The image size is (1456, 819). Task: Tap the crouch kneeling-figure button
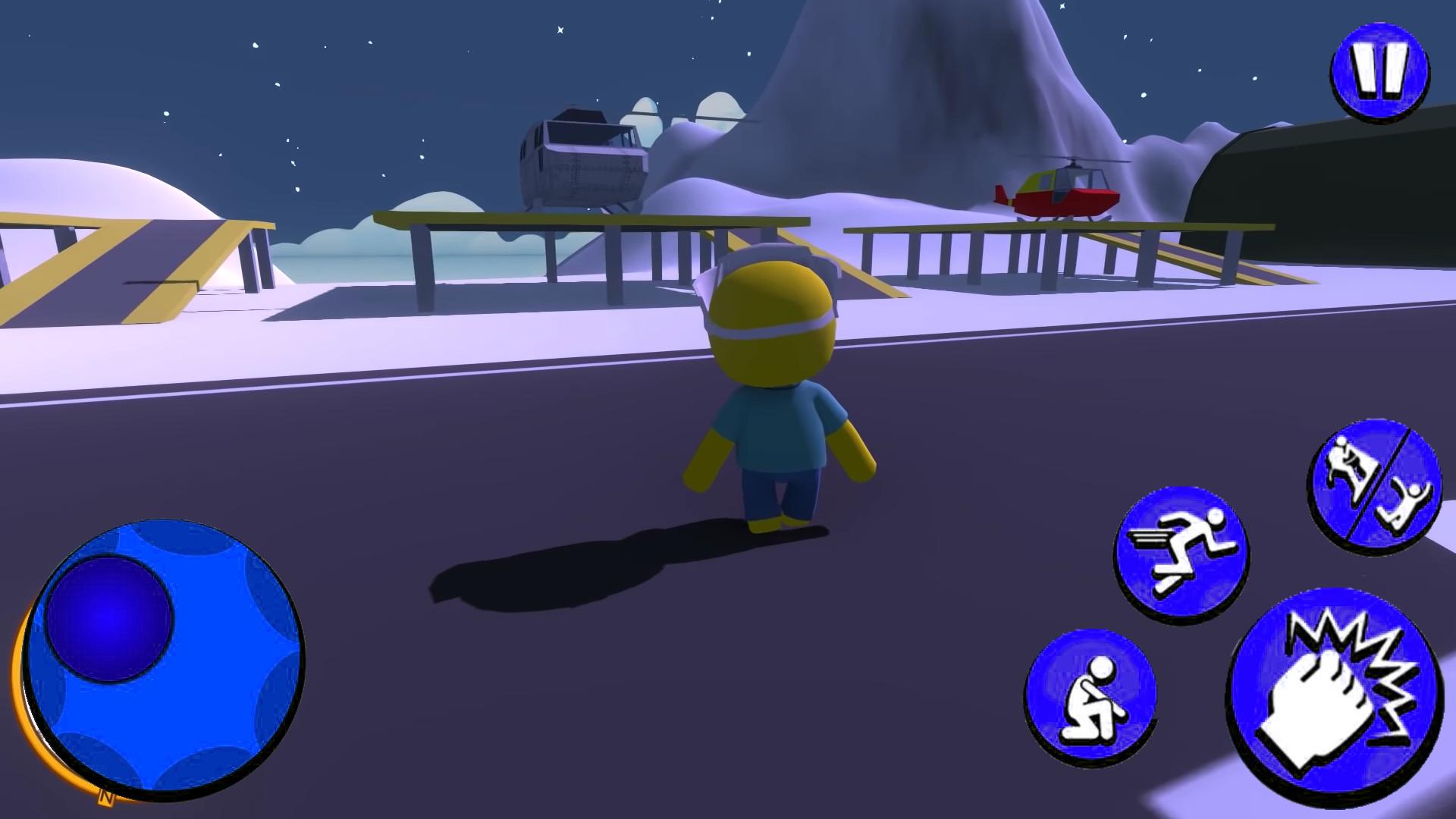[x=1090, y=695]
